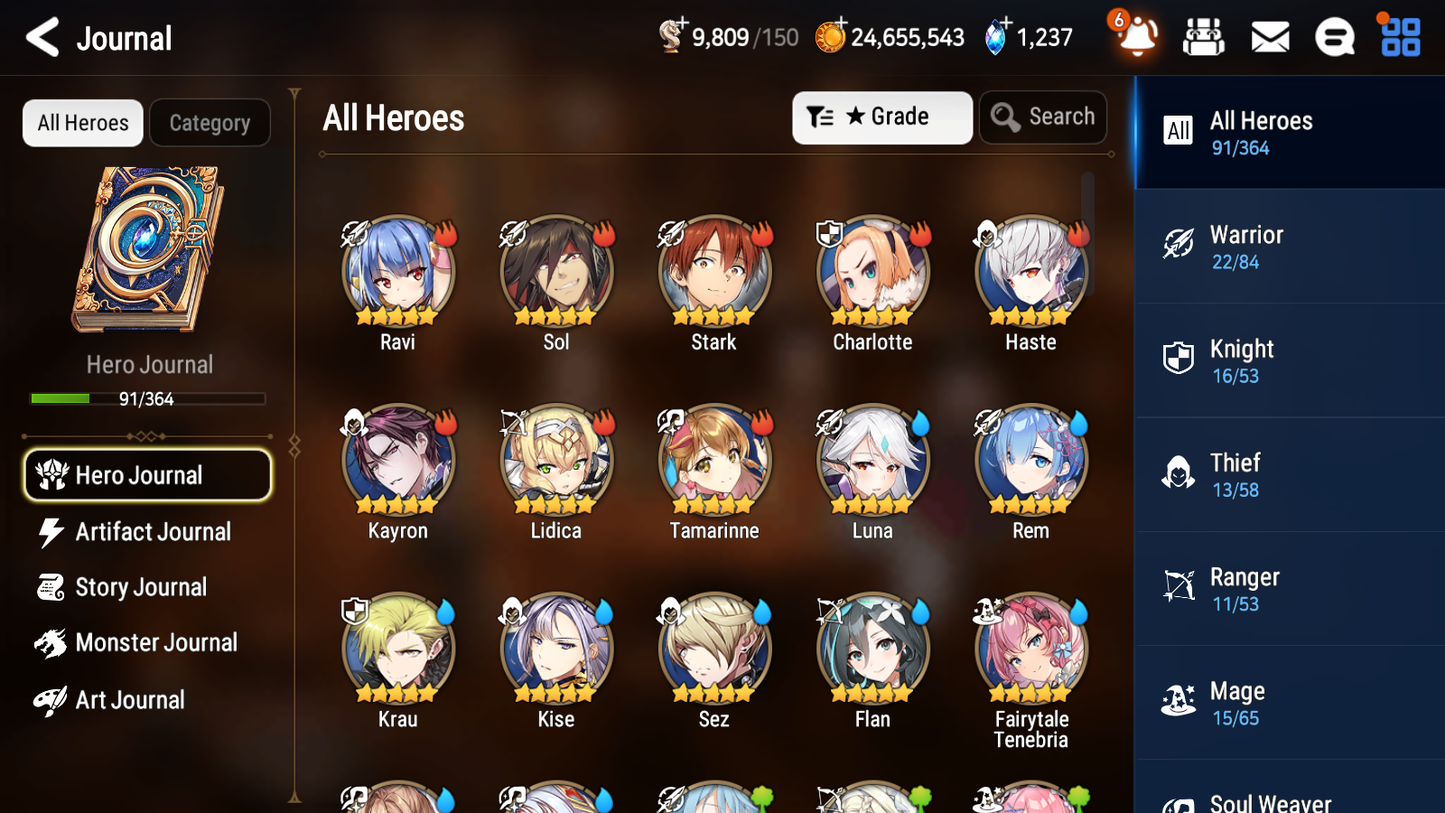The height and width of the screenshot is (813, 1445).
Task: Select the Thief class filter
Action: [1289, 474]
